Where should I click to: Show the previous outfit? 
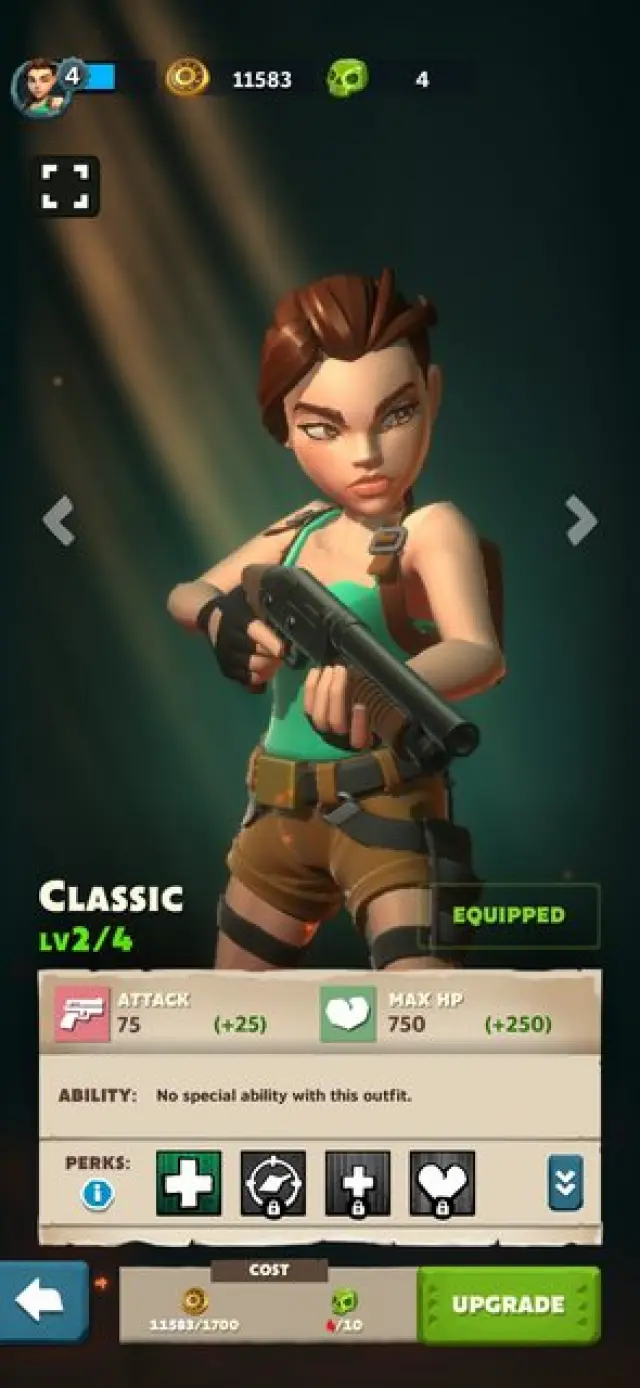pos(59,521)
